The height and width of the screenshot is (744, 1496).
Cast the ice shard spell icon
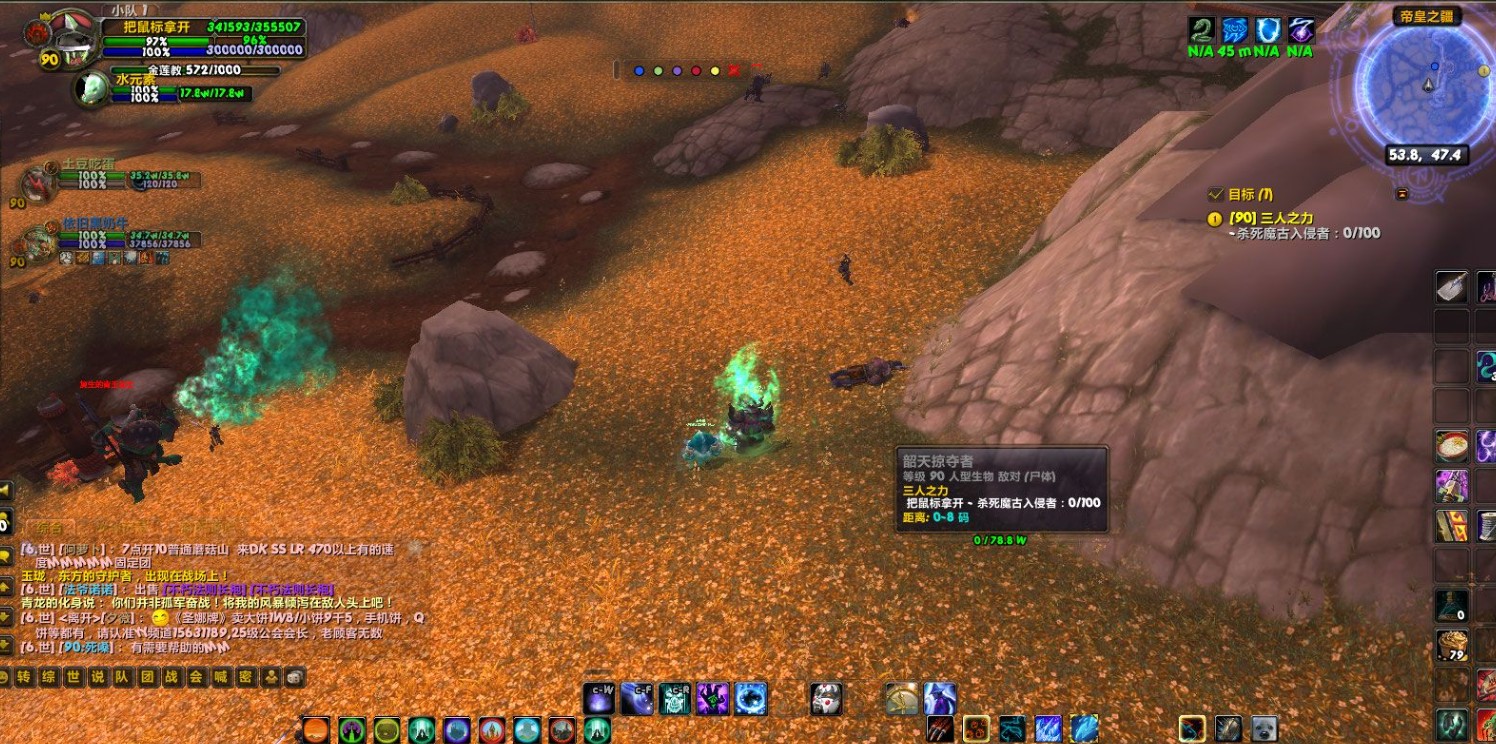tap(1047, 728)
